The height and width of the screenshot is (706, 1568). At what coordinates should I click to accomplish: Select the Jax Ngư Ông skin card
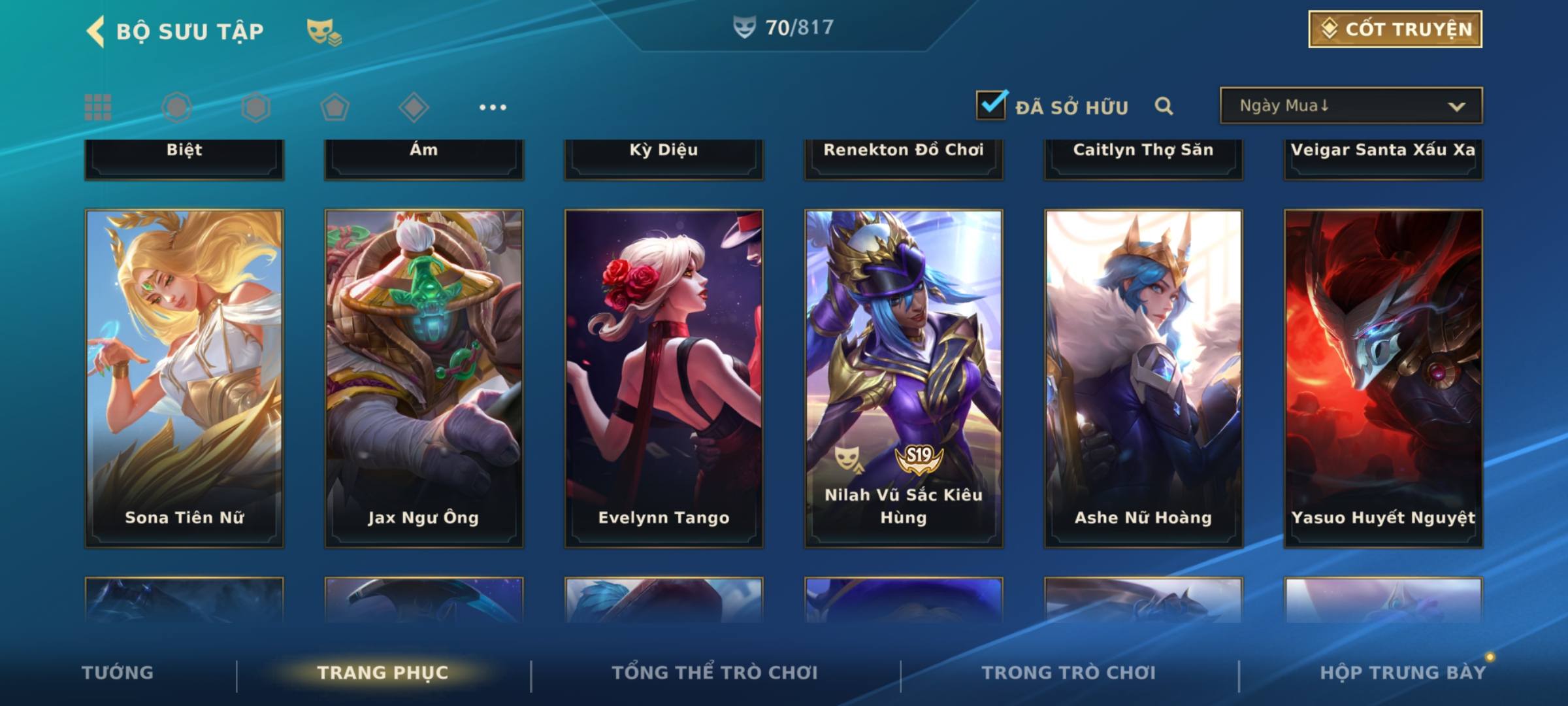pyautogui.click(x=424, y=378)
